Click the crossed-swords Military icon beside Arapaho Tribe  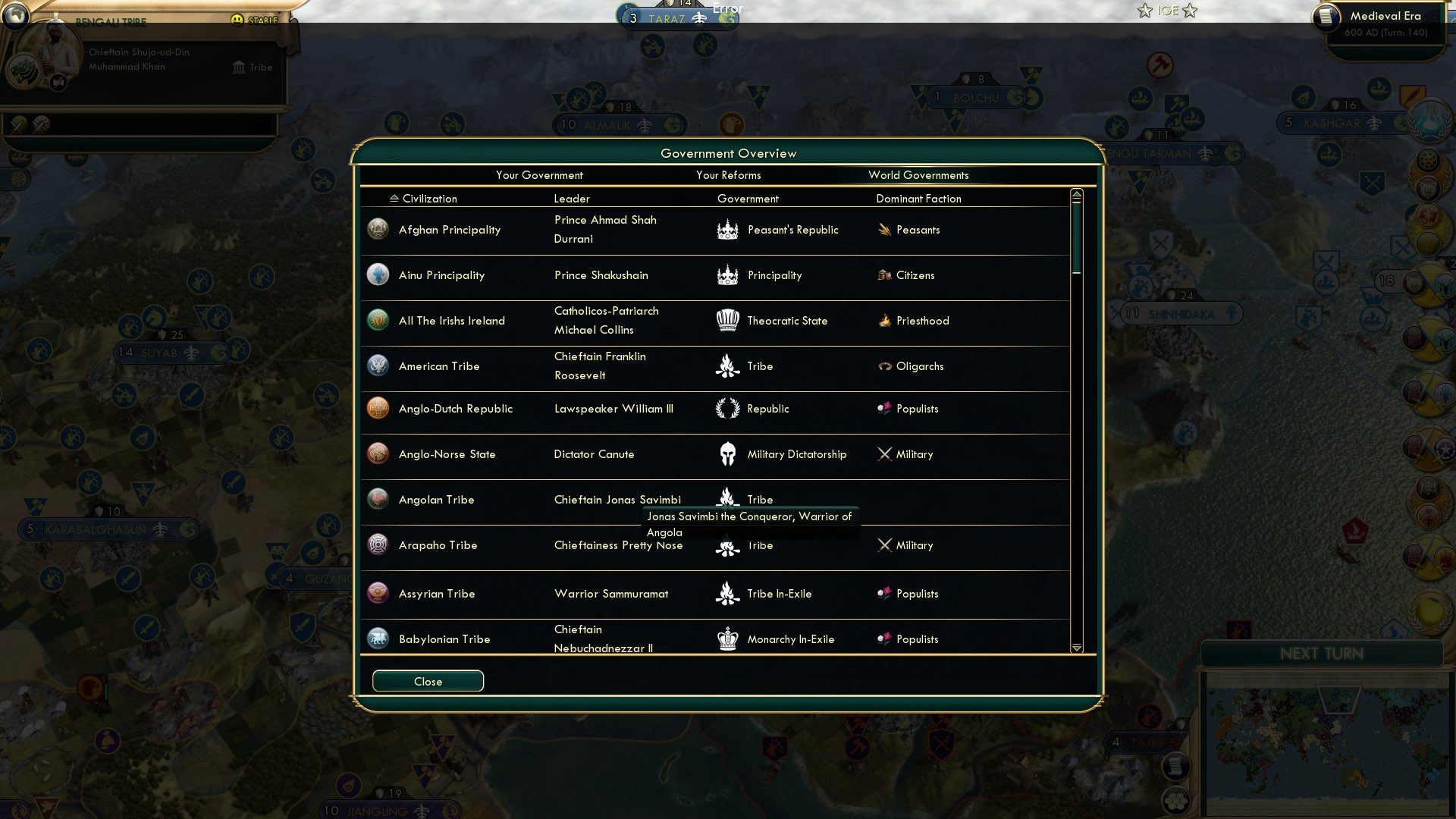pyautogui.click(x=886, y=544)
